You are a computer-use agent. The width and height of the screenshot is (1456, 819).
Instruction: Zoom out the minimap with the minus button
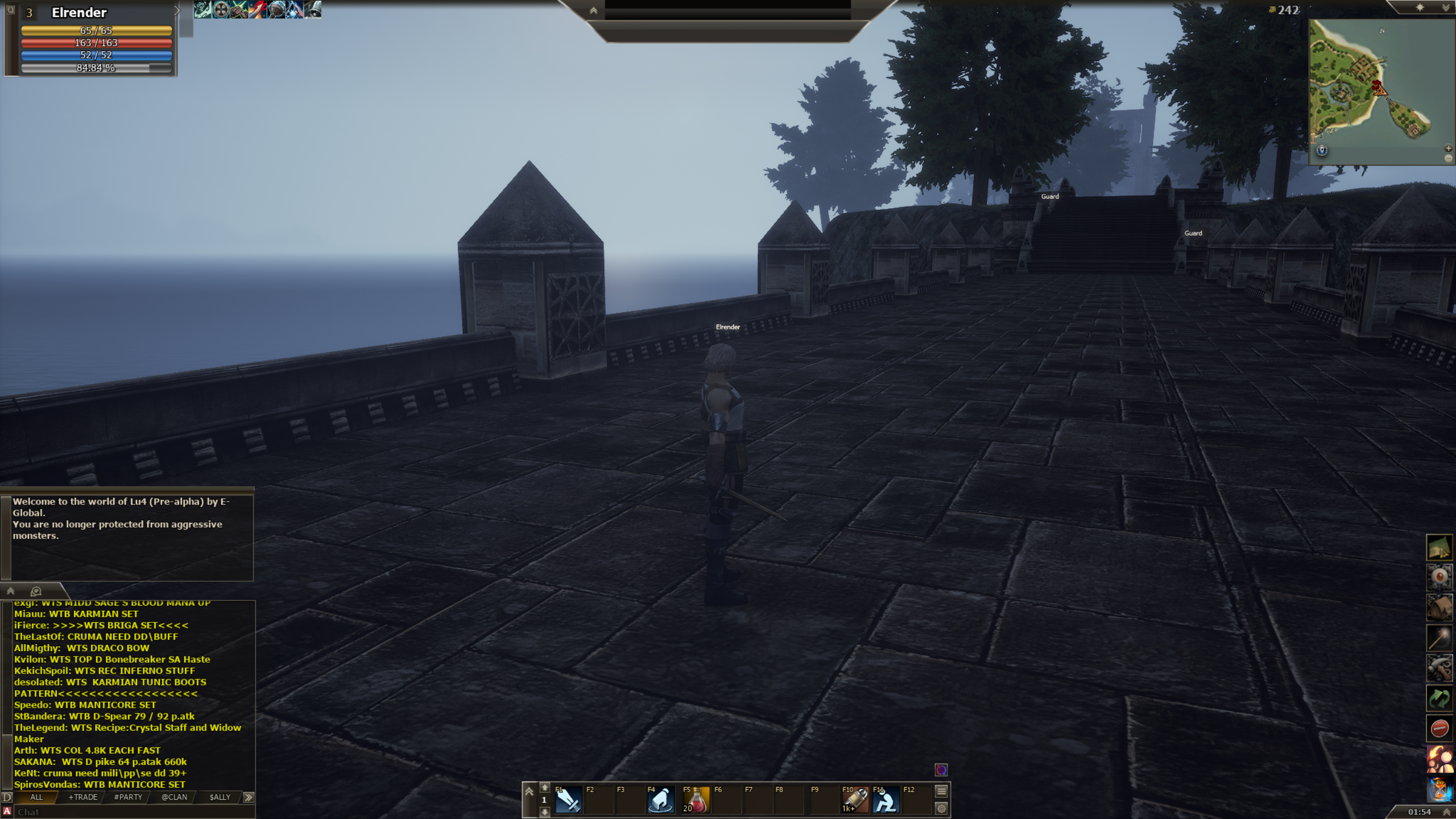[1448, 158]
